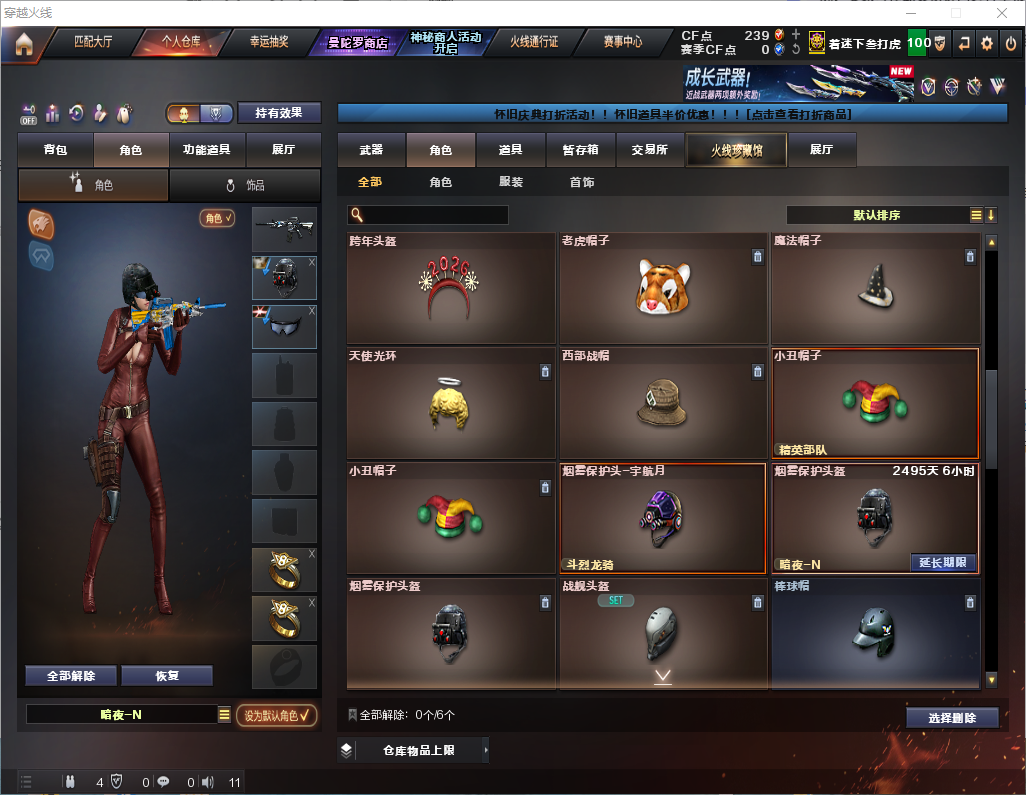1026x795 pixels.
Task: Open the 赛事中心 event center tab
Action: pyautogui.click(x=622, y=43)
